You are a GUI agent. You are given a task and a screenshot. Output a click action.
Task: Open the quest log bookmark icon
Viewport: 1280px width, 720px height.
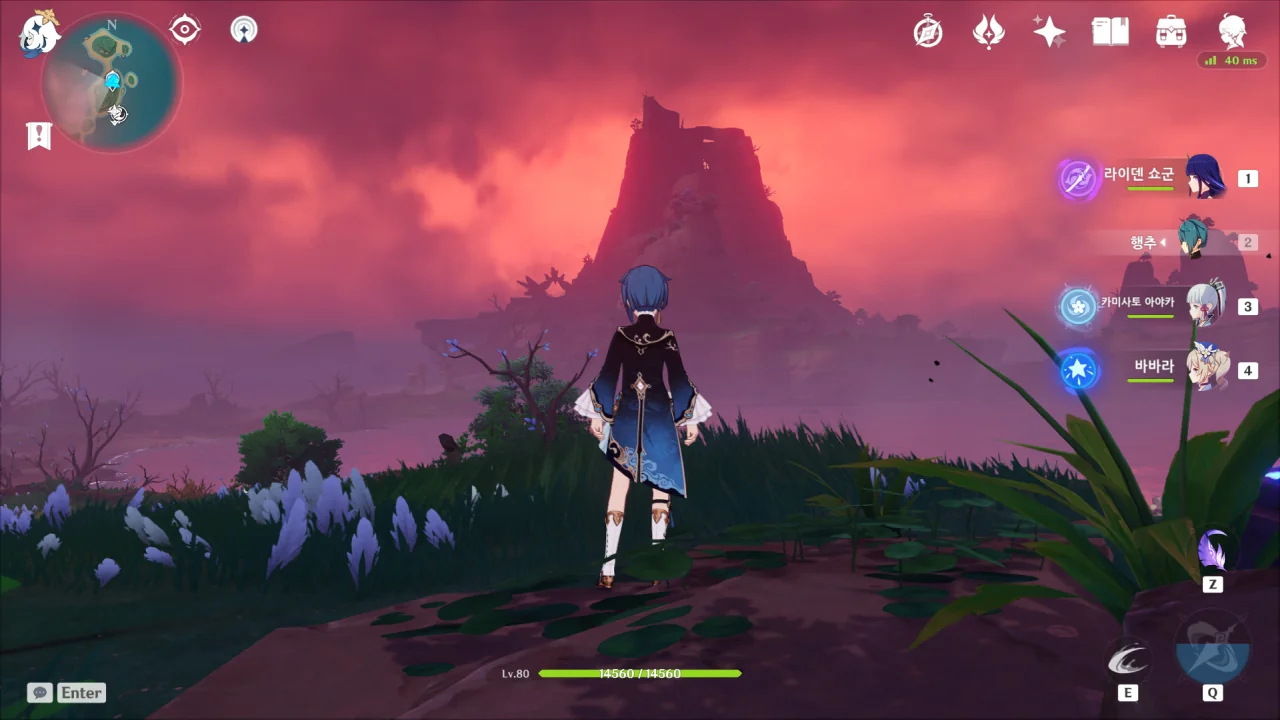39,135
